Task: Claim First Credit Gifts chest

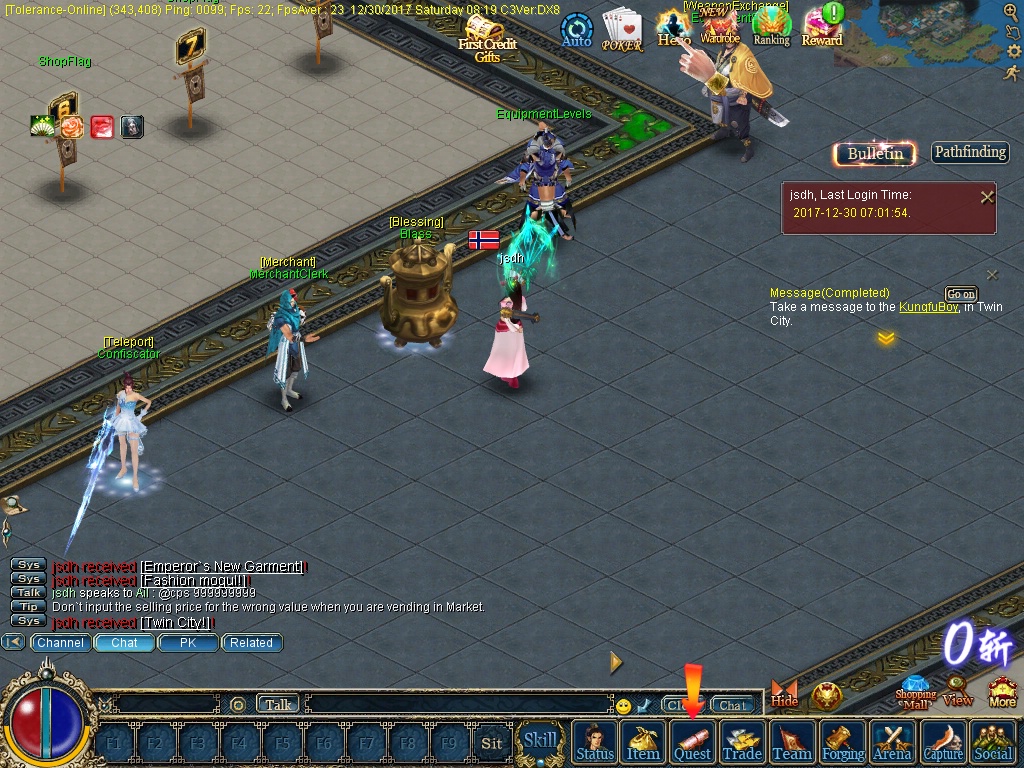Action: [486, 36]
